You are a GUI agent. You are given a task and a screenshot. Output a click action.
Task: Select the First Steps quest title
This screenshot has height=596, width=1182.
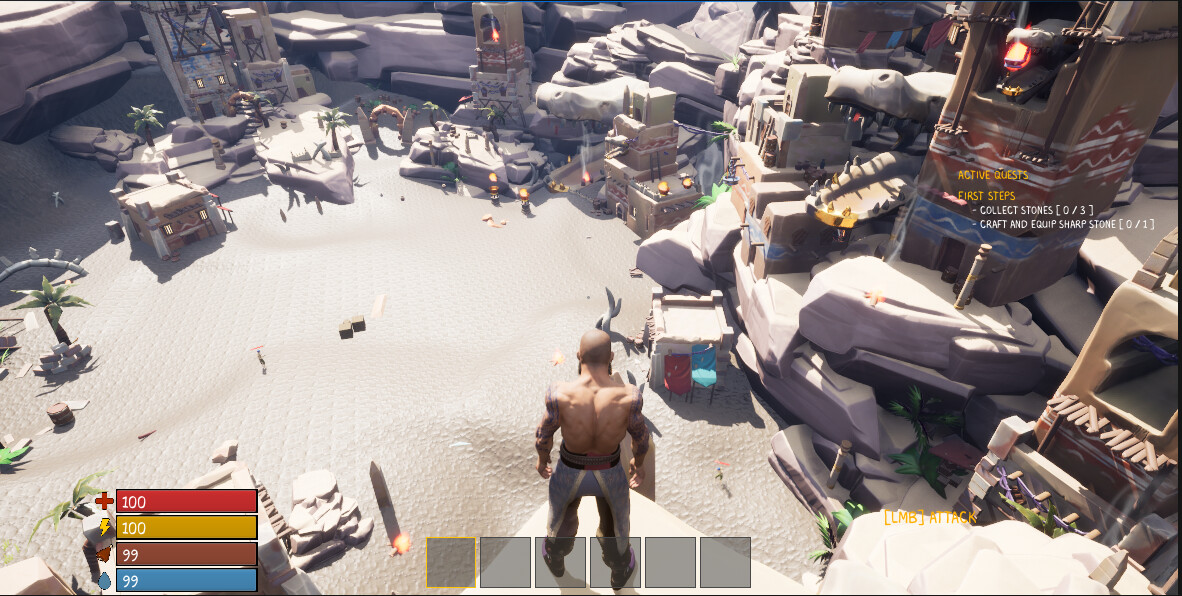[986, 196]
